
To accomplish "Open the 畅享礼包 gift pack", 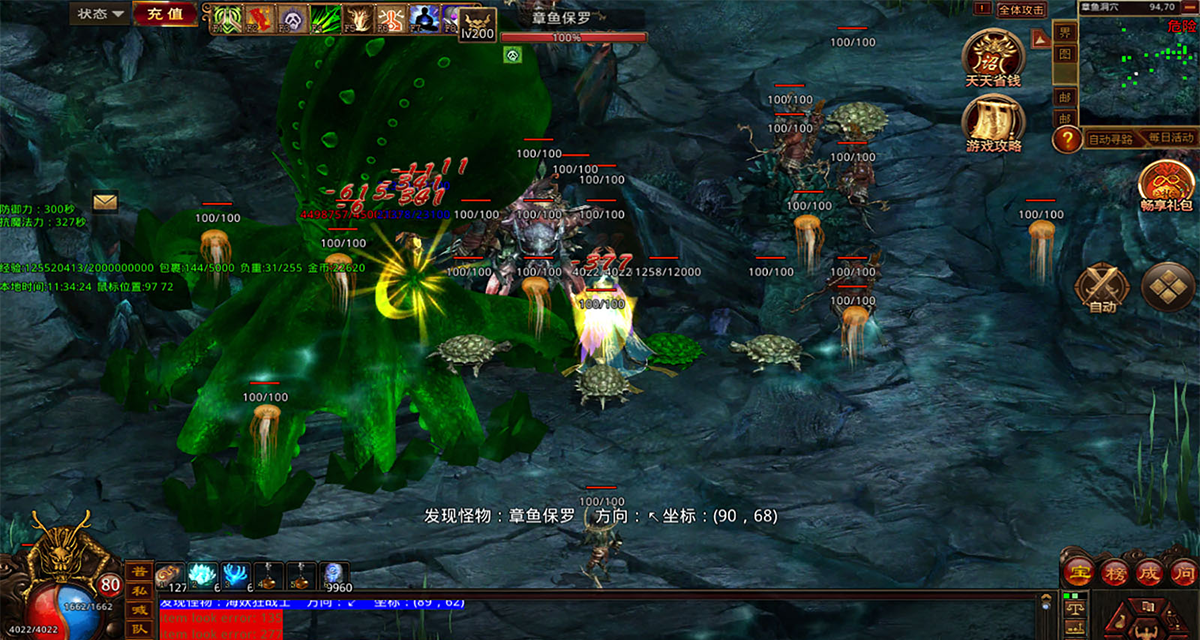I will click(1167, 183).
